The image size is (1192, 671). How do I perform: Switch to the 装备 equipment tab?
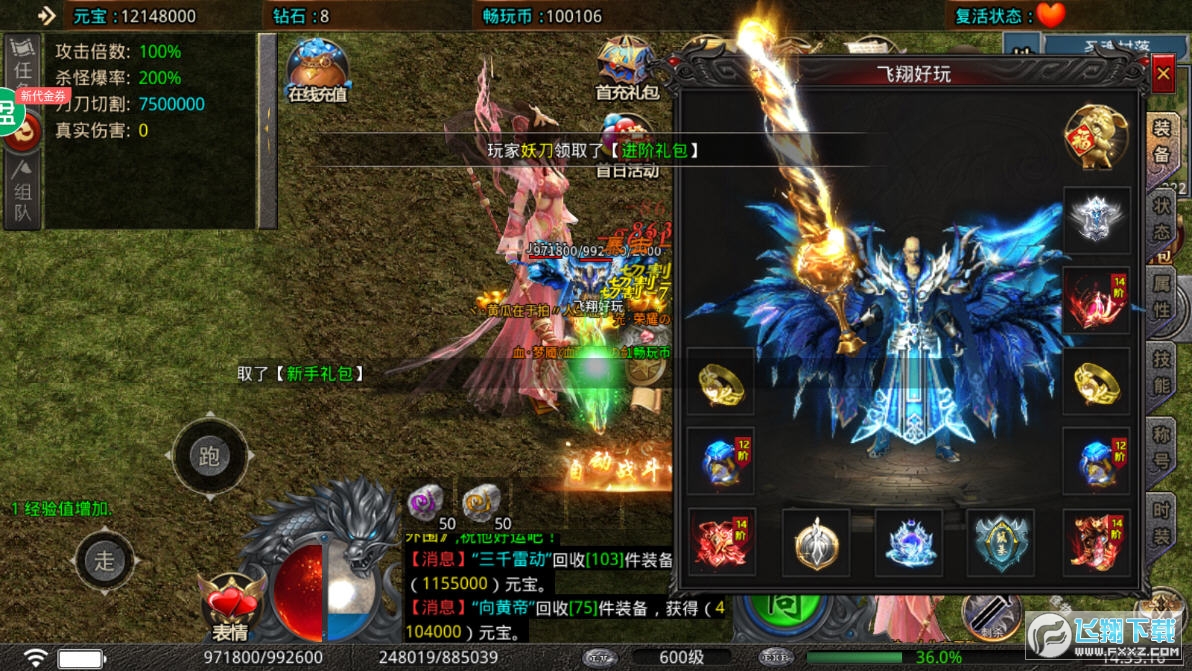click(x=1161, y=141)
